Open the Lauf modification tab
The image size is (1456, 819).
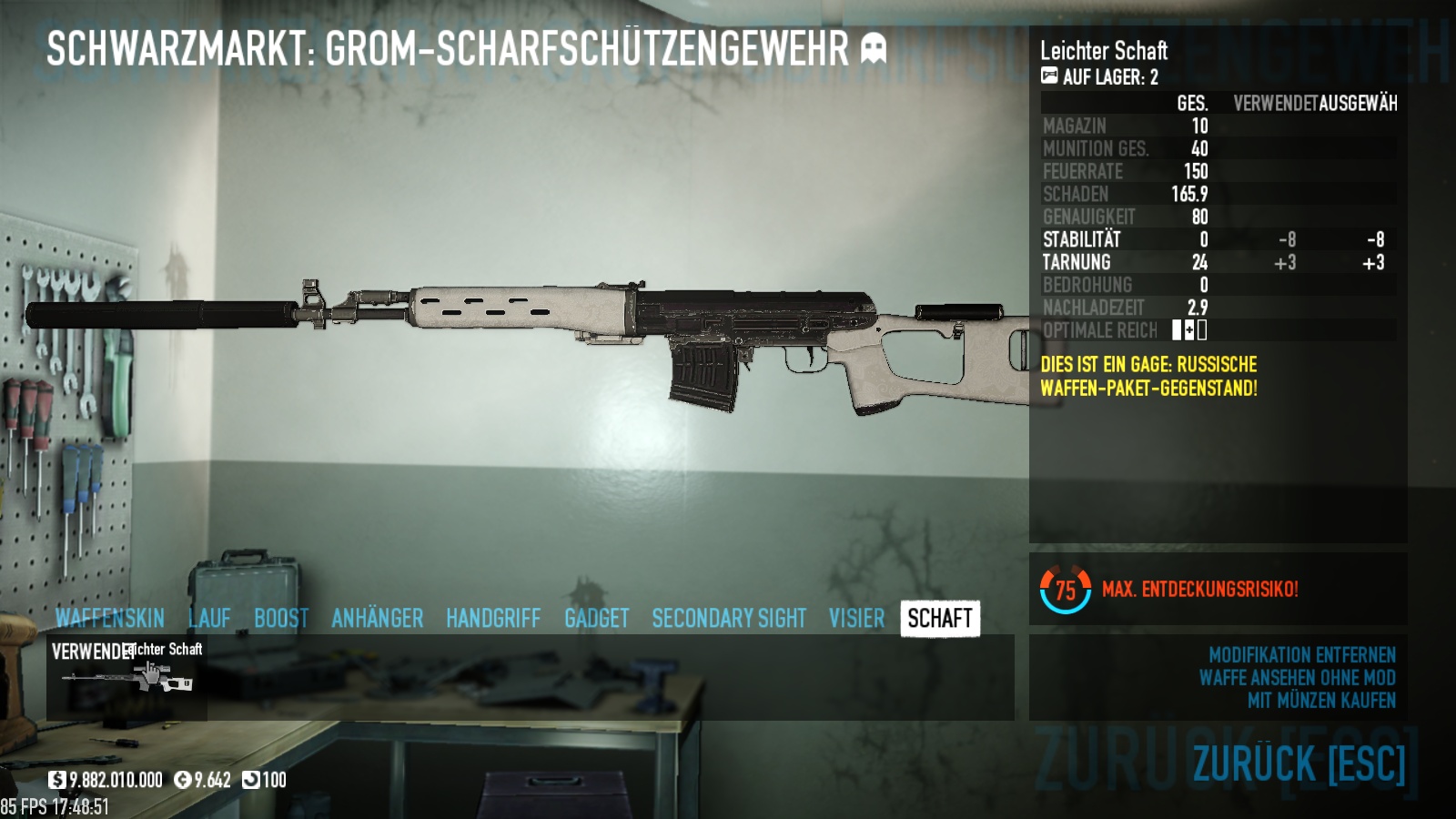209,619
